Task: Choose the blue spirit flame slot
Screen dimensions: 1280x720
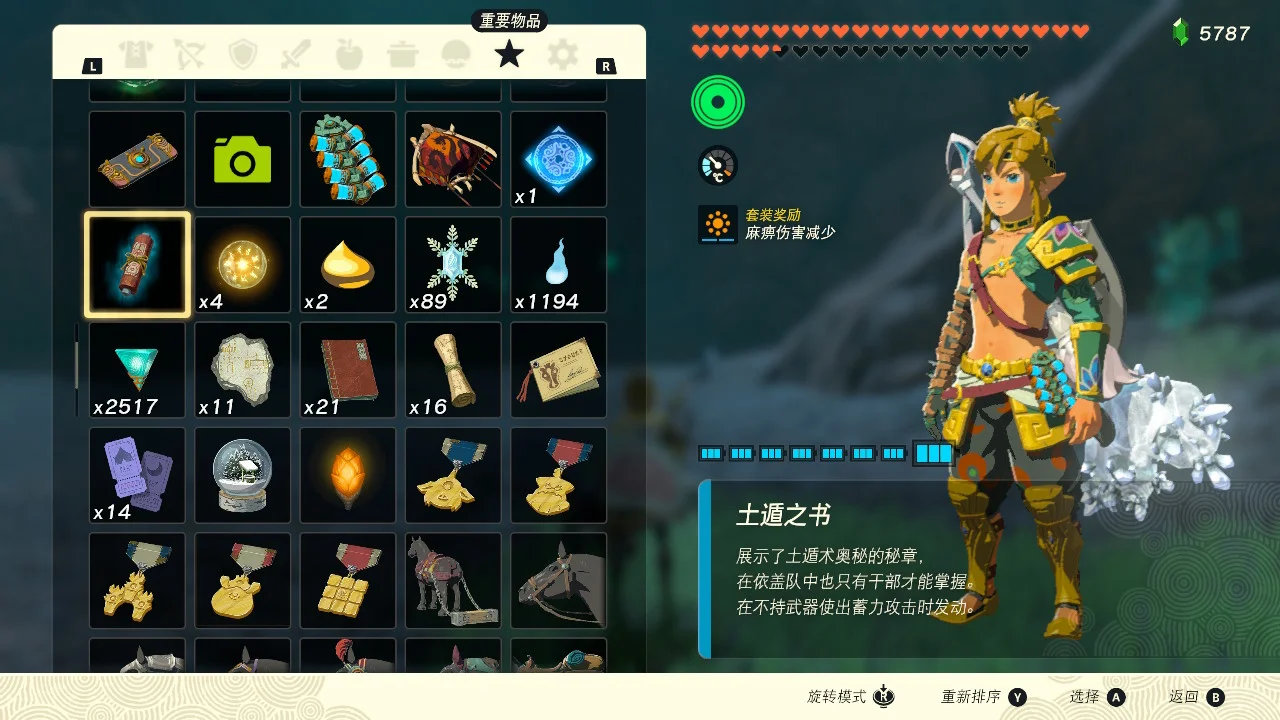Action: (558, 265)
